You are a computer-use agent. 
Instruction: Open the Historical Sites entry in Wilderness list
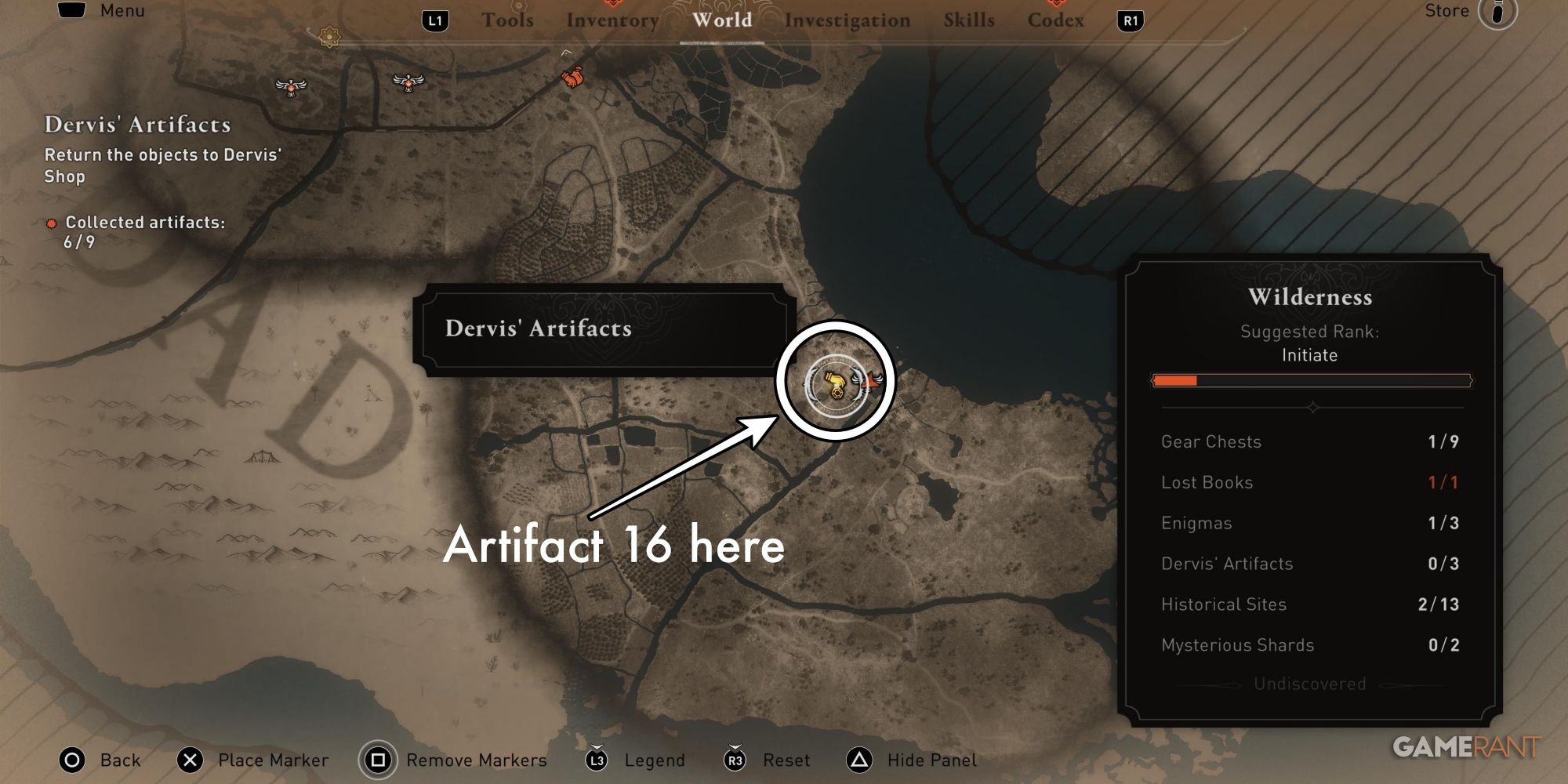coord(1224,604)
